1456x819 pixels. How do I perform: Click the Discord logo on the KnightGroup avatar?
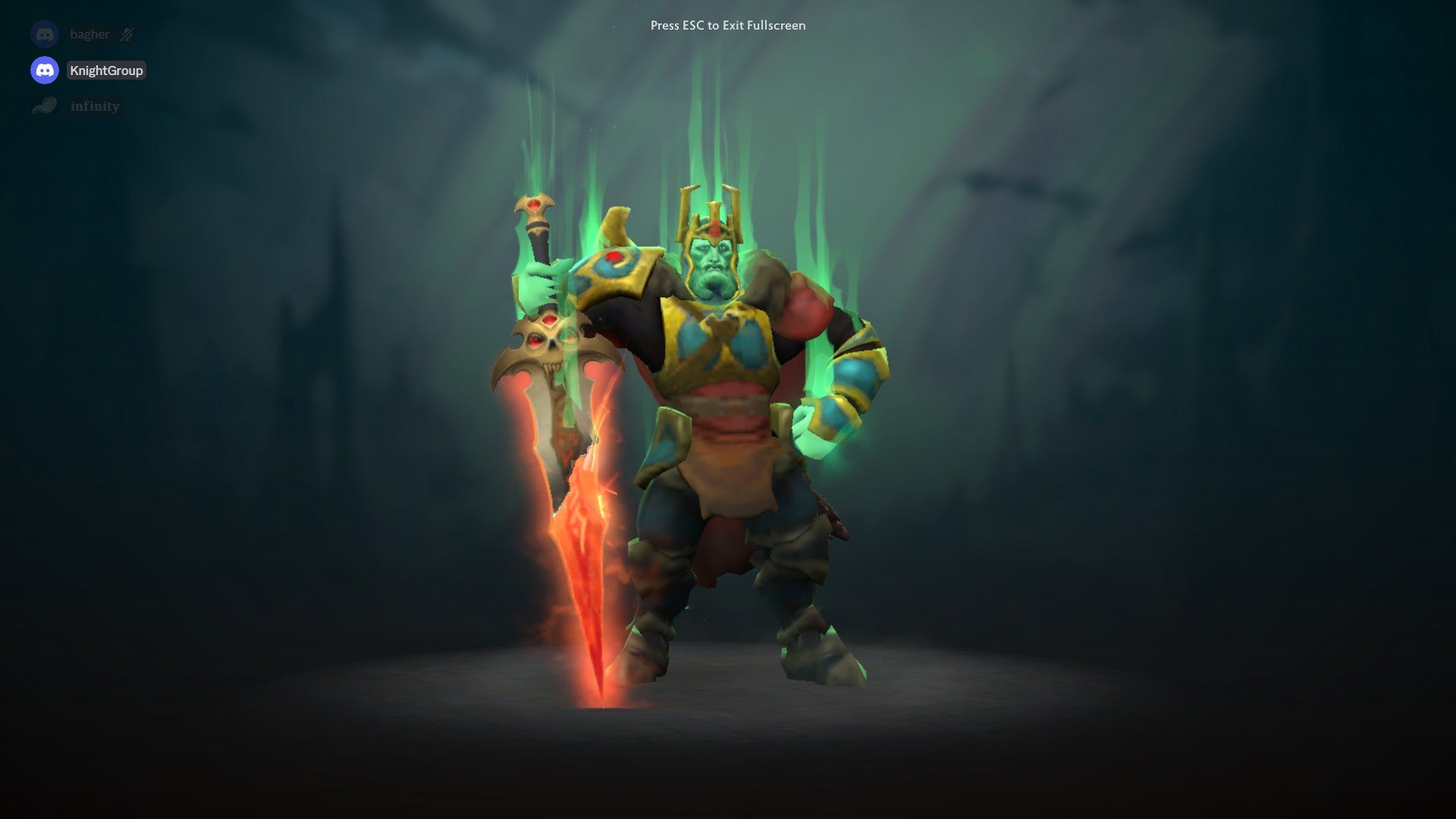point(44,70)
